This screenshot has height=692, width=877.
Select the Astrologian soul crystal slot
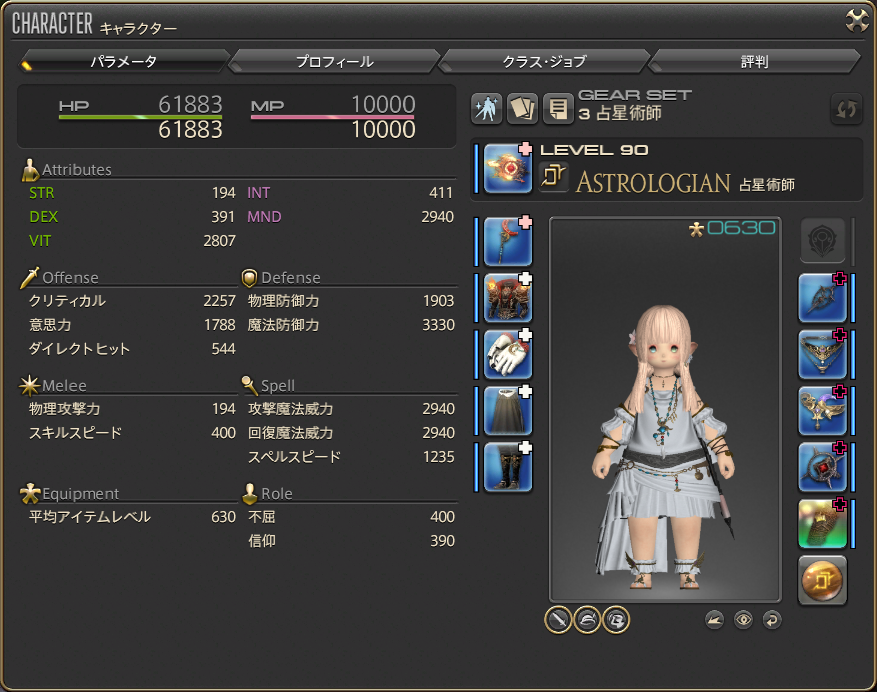click(x=823, y=580)
